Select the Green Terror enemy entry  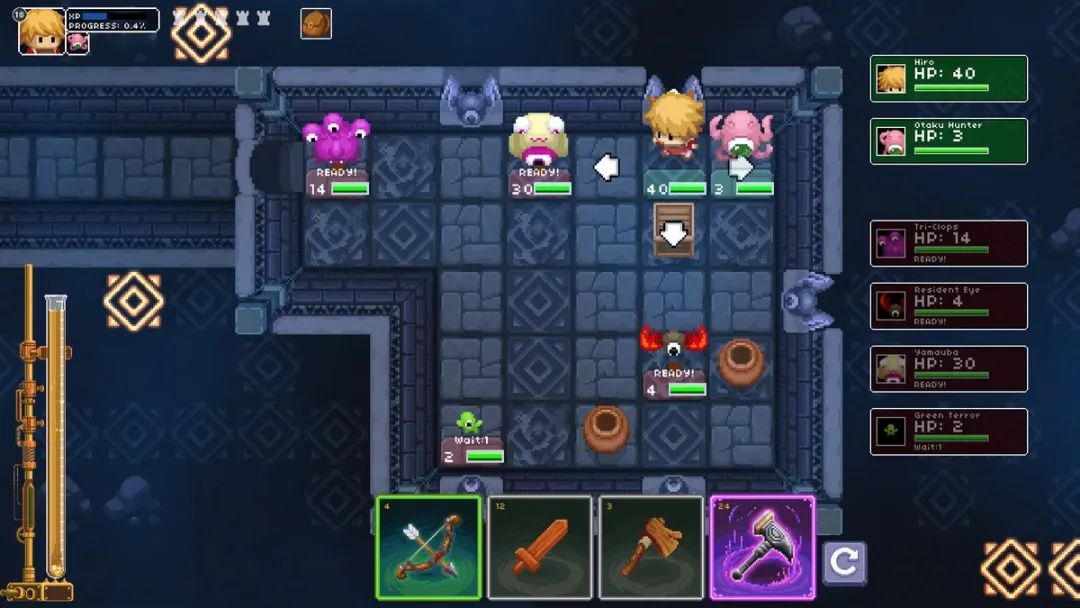(948, 432)
